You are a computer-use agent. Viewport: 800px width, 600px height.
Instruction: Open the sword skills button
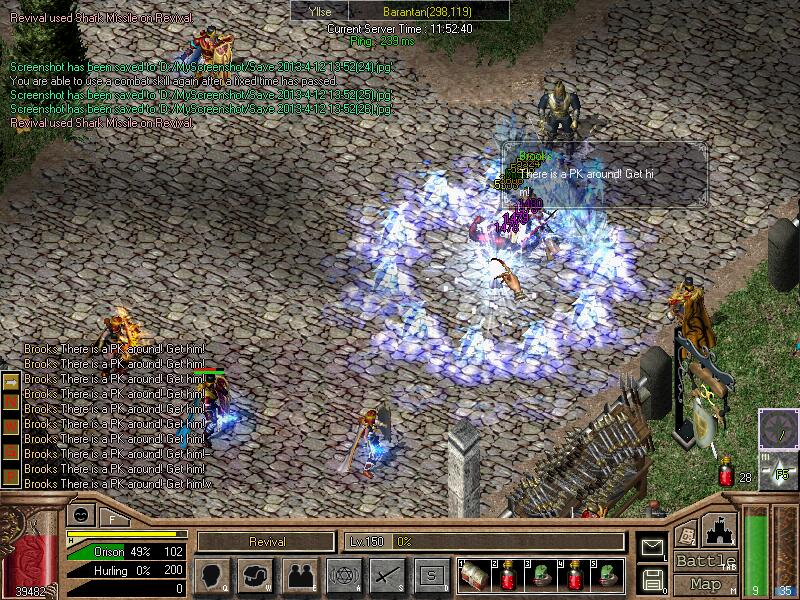pyautogui.click(x=387, y=576)
